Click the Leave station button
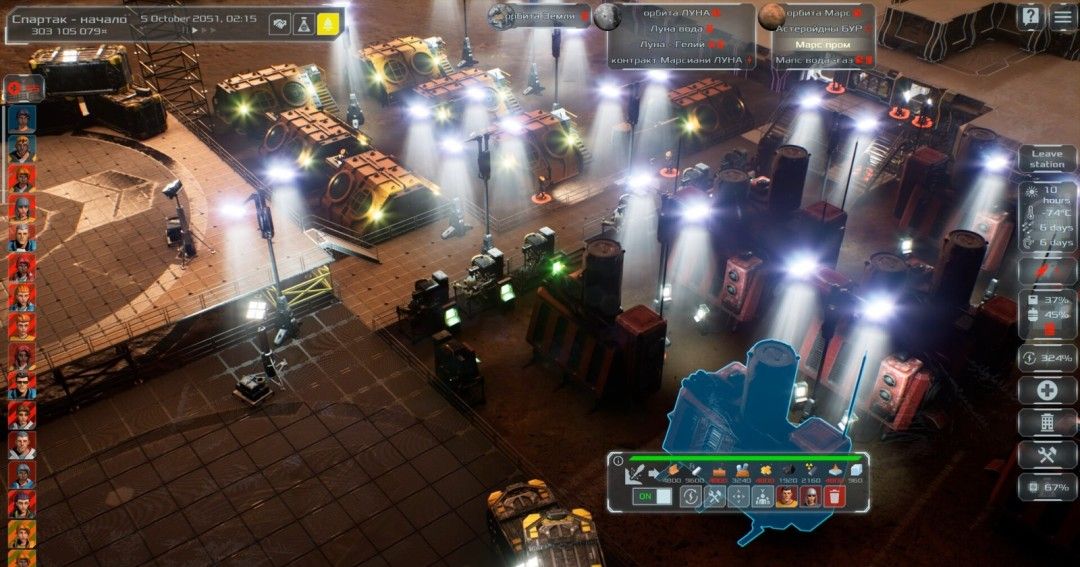Image resolution: width=1080 pixels, height=567 pixels. [1047, 158]
